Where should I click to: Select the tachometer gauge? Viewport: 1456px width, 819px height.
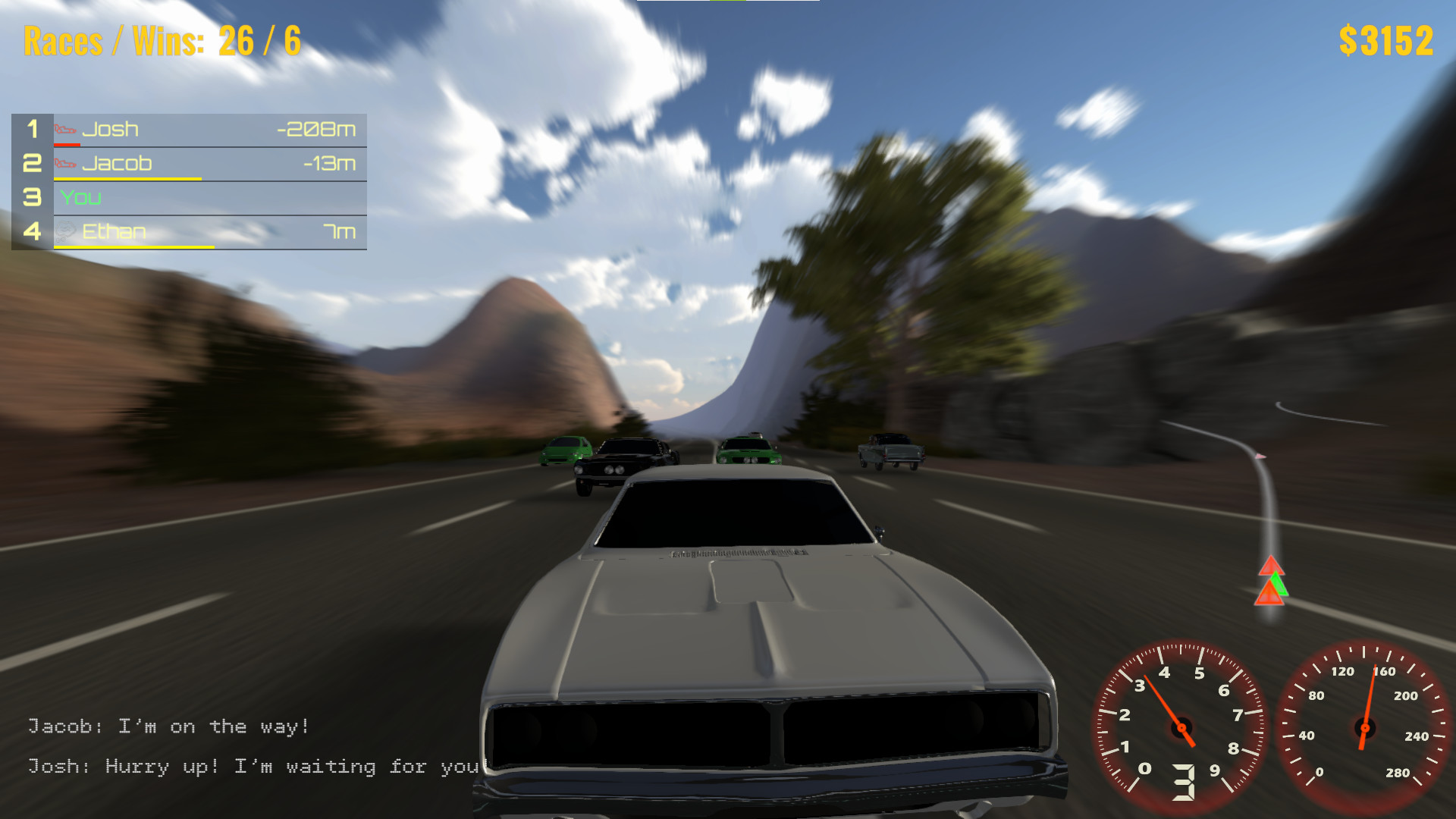pos(1181,728)
